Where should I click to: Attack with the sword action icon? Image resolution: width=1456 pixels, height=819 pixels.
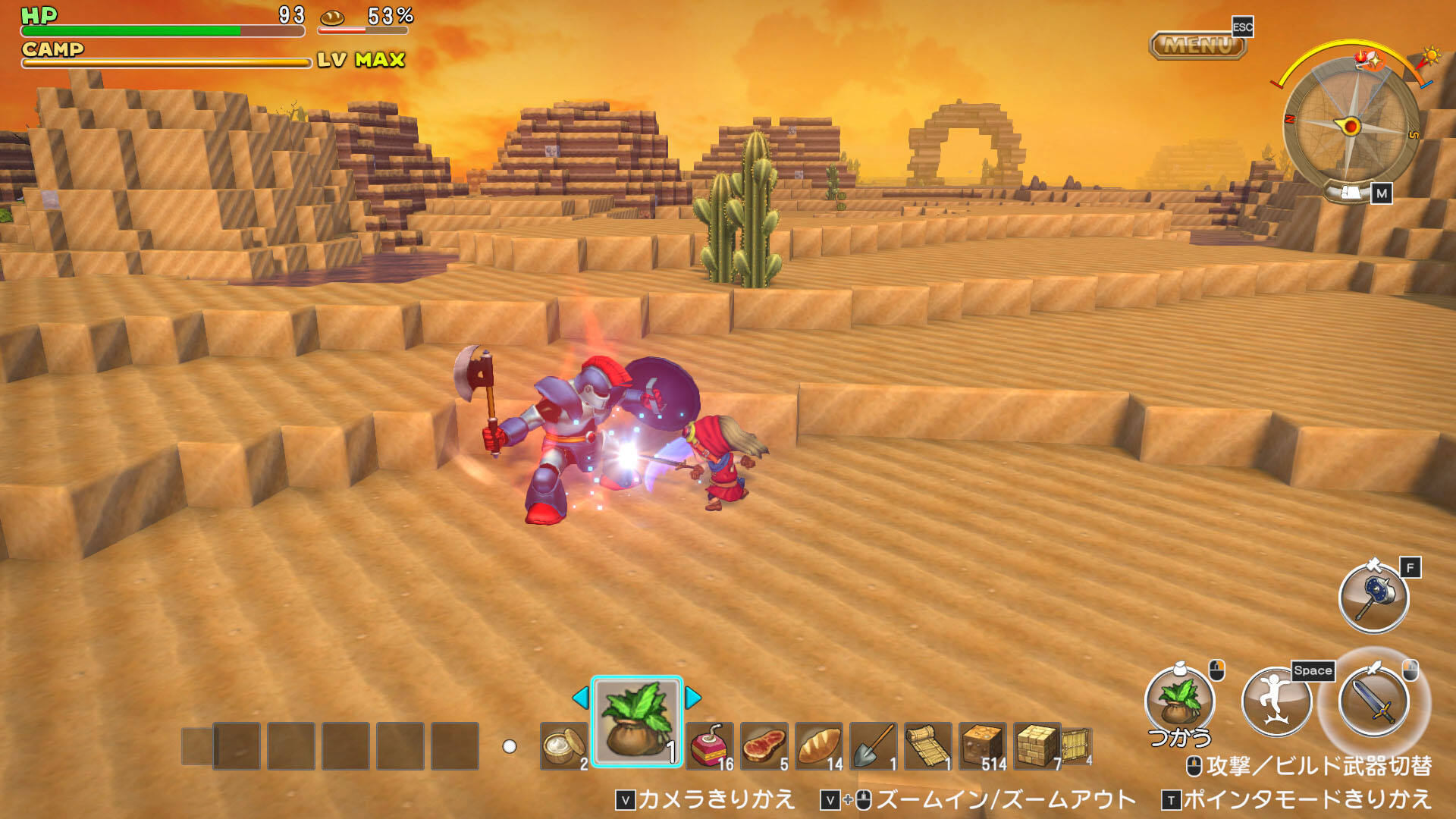point(1373,703)
